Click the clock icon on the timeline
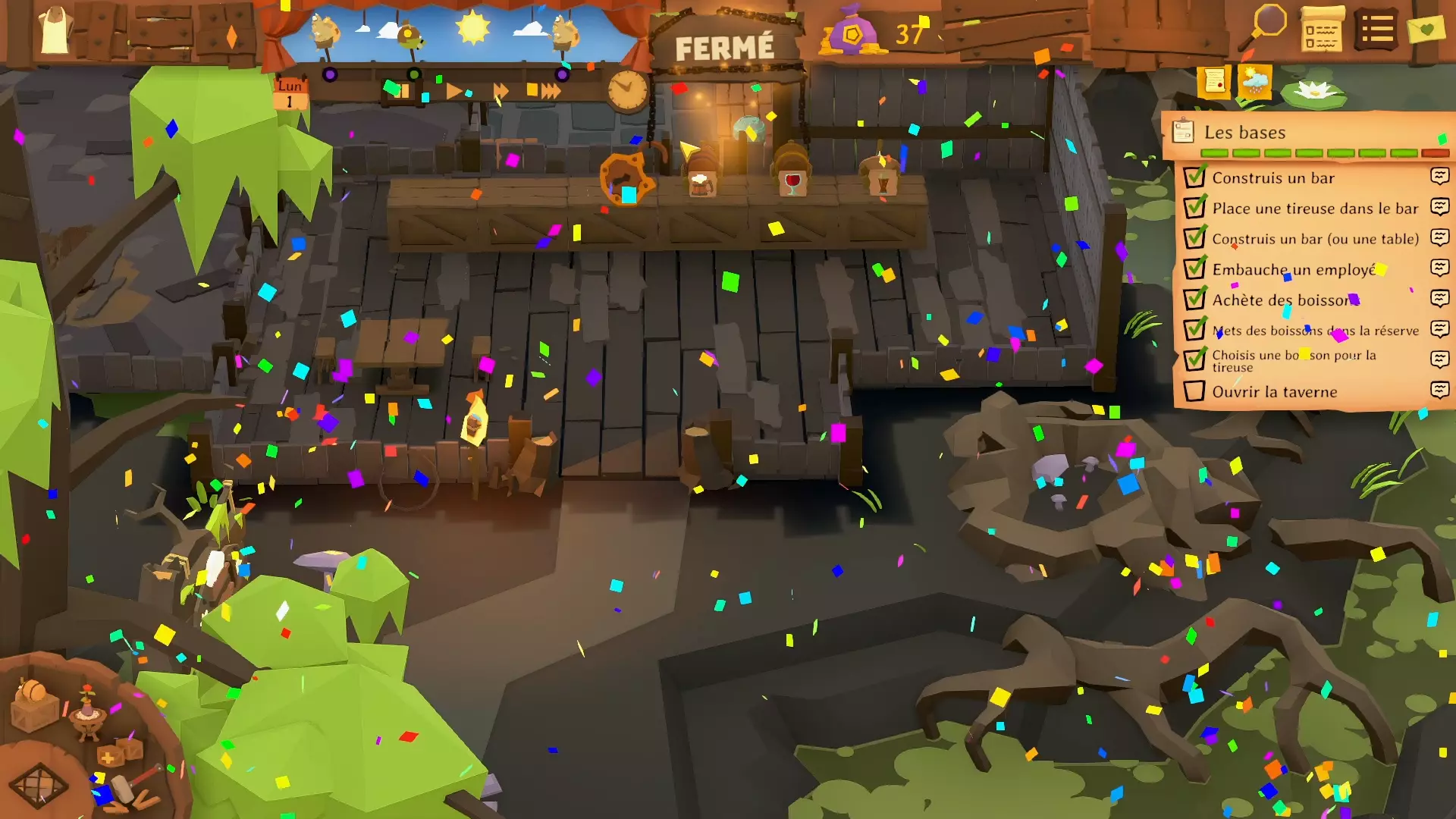This screenshot has height=819, width=1456. 627,90
